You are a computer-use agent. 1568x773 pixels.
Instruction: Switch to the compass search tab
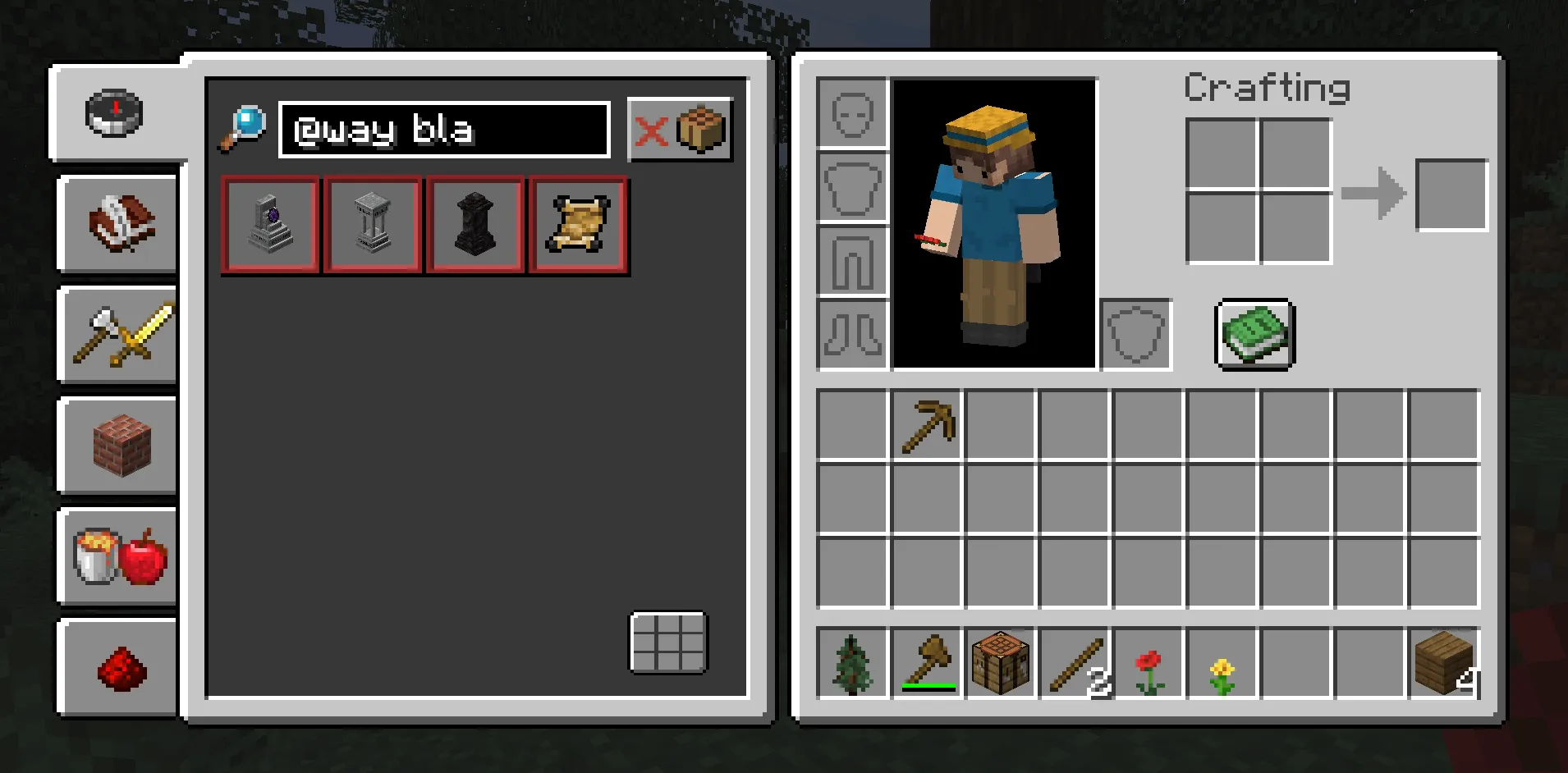point(115,115)
